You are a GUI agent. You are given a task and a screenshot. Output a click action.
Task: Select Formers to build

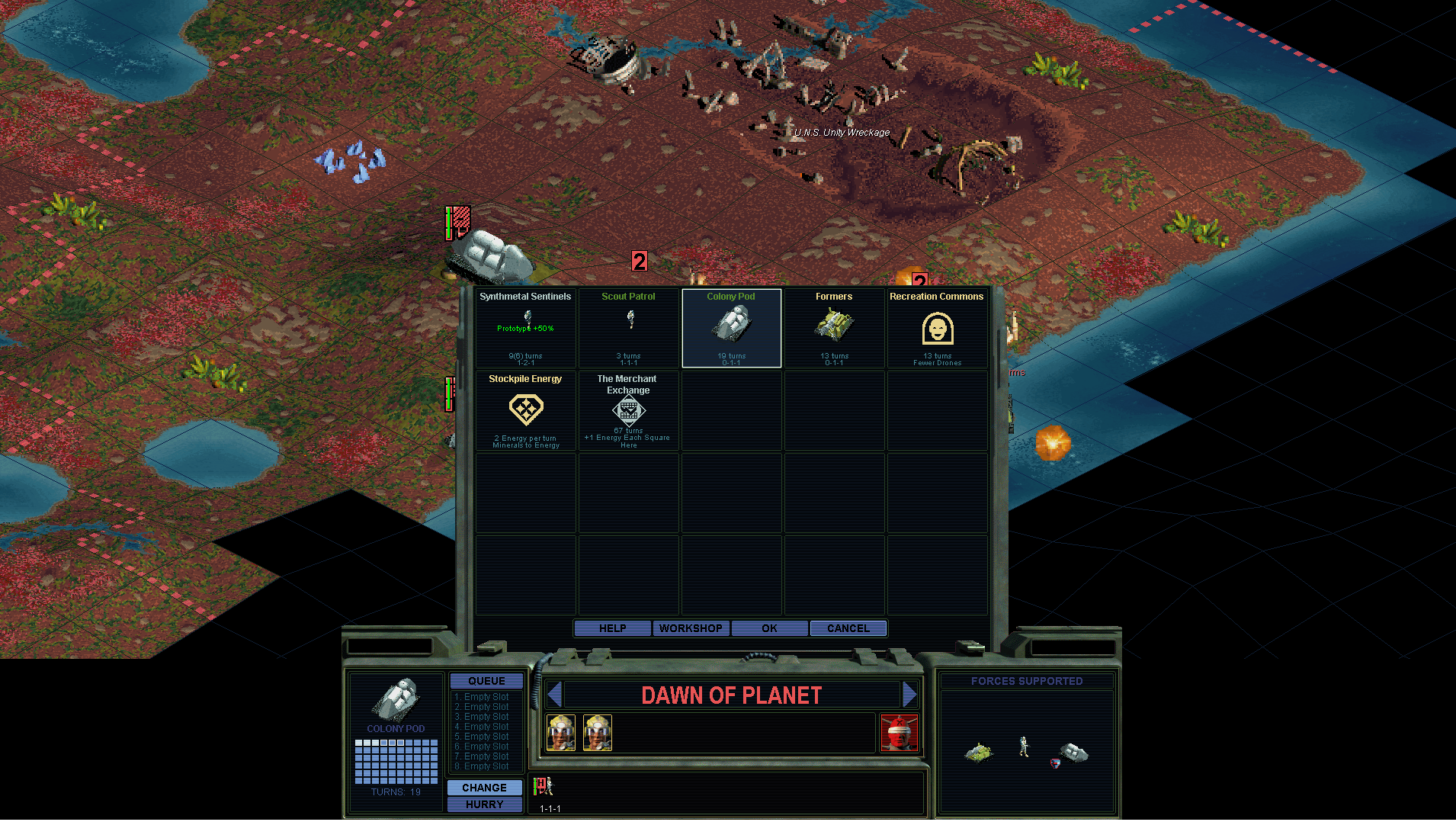pos(834,328)
